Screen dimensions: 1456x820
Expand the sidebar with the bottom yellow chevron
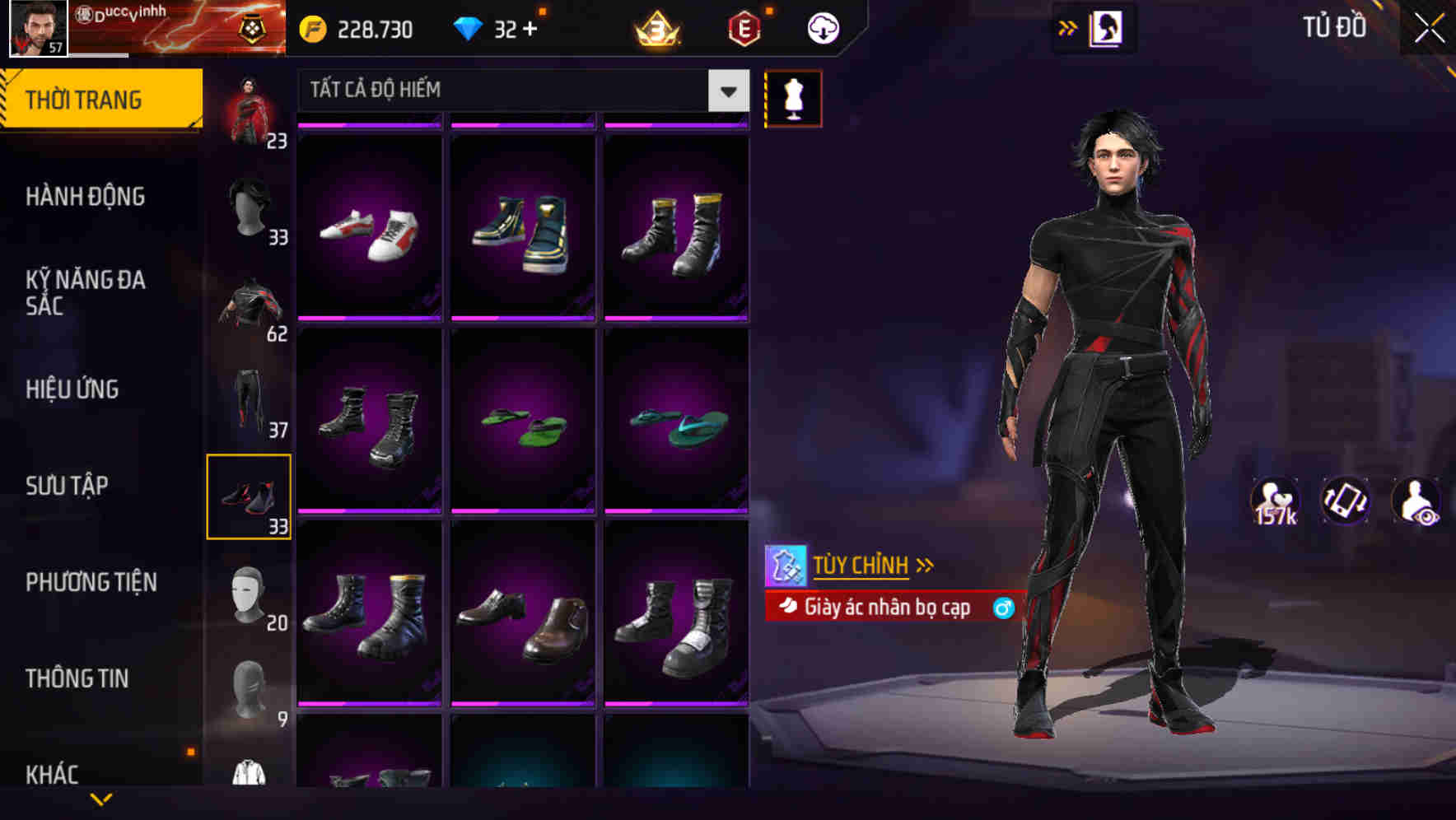101,797
